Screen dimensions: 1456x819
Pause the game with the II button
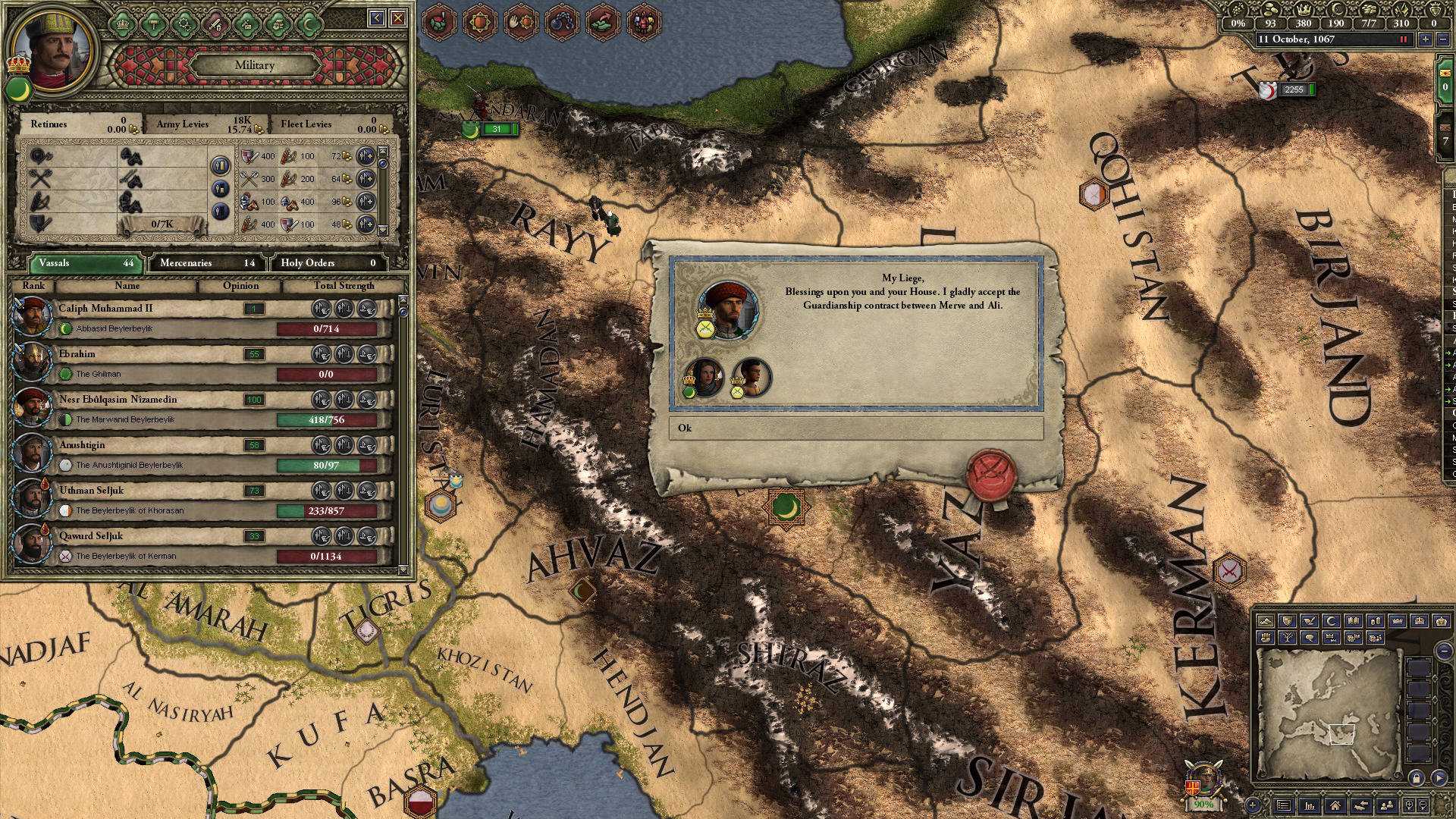[1403, 39]
